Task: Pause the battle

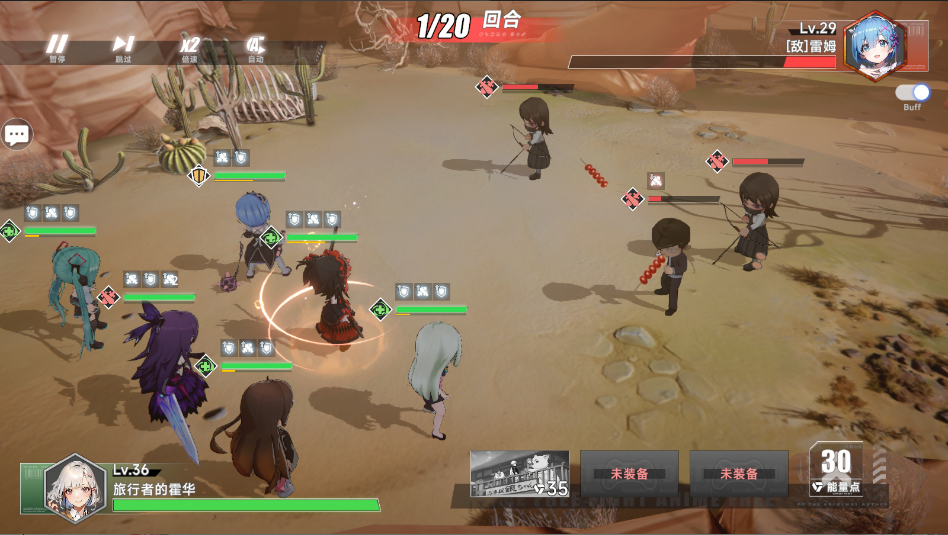Action: tap(57, 46)
